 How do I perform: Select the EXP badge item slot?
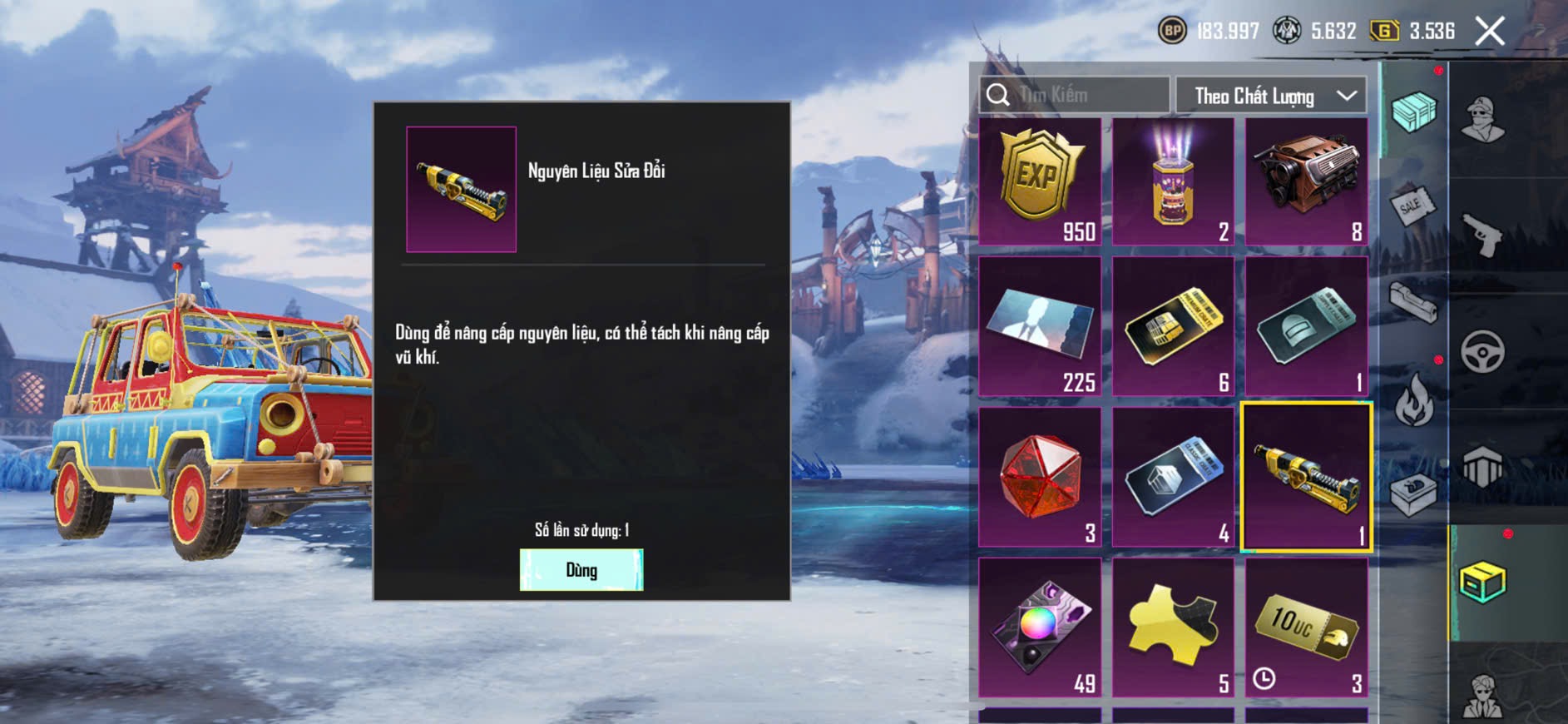(x=1040, y=181)
